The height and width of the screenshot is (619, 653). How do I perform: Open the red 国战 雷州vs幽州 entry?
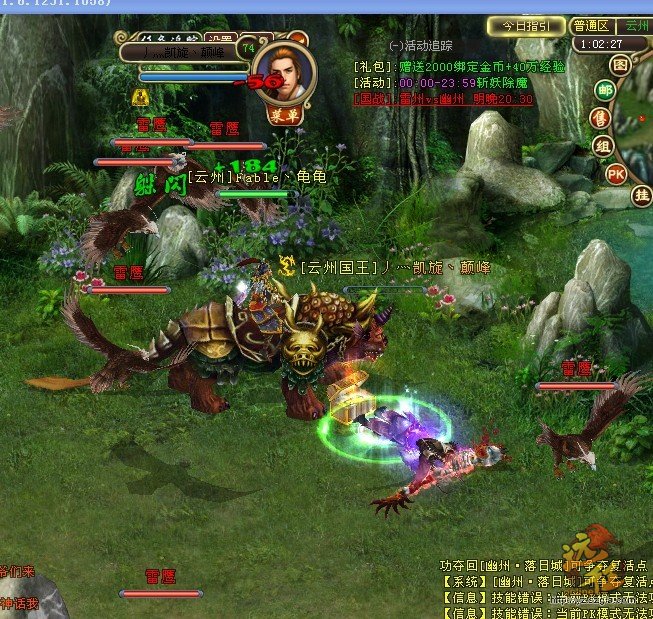443,99
